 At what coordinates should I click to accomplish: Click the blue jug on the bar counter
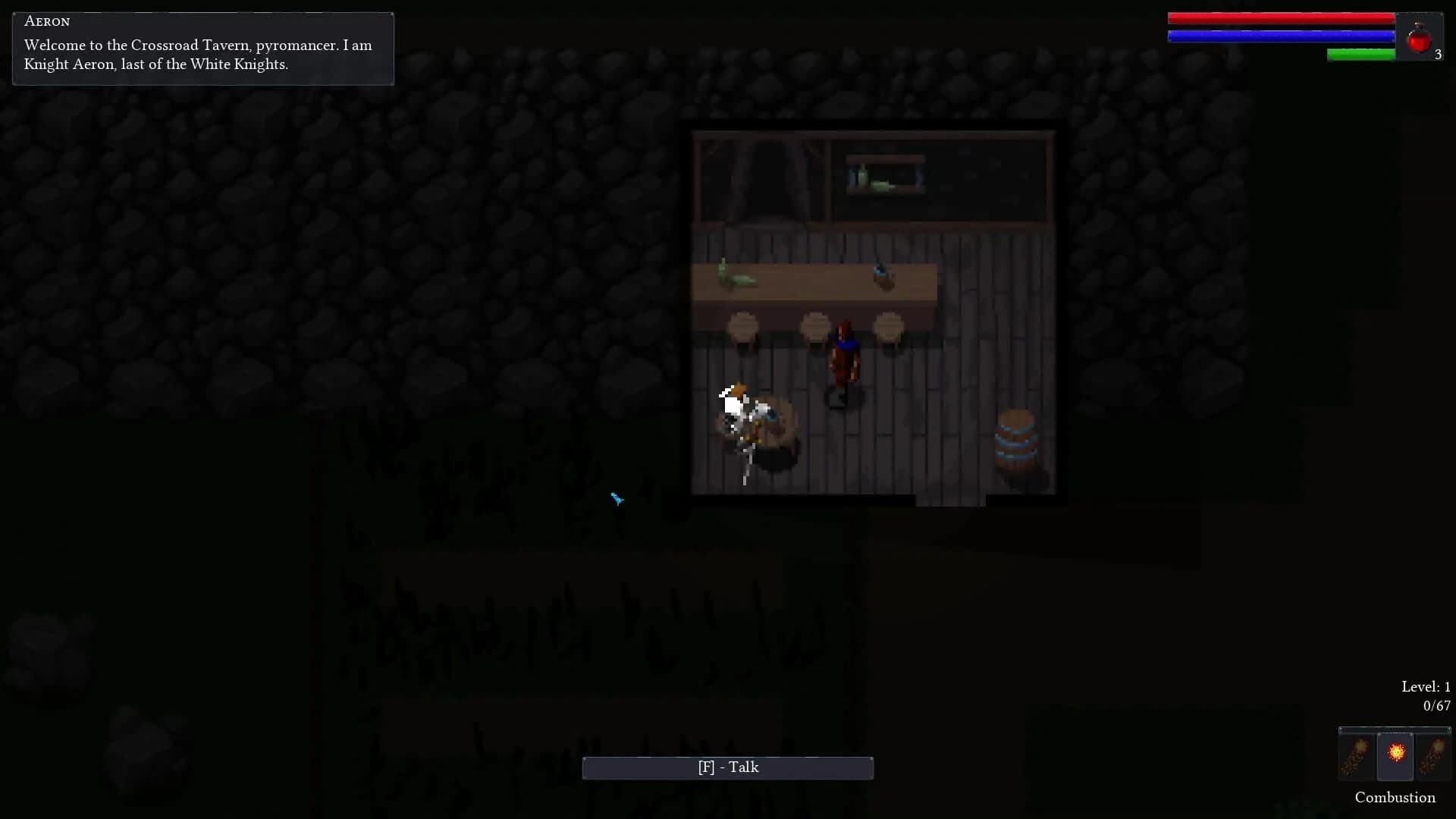tap(880, 275)
